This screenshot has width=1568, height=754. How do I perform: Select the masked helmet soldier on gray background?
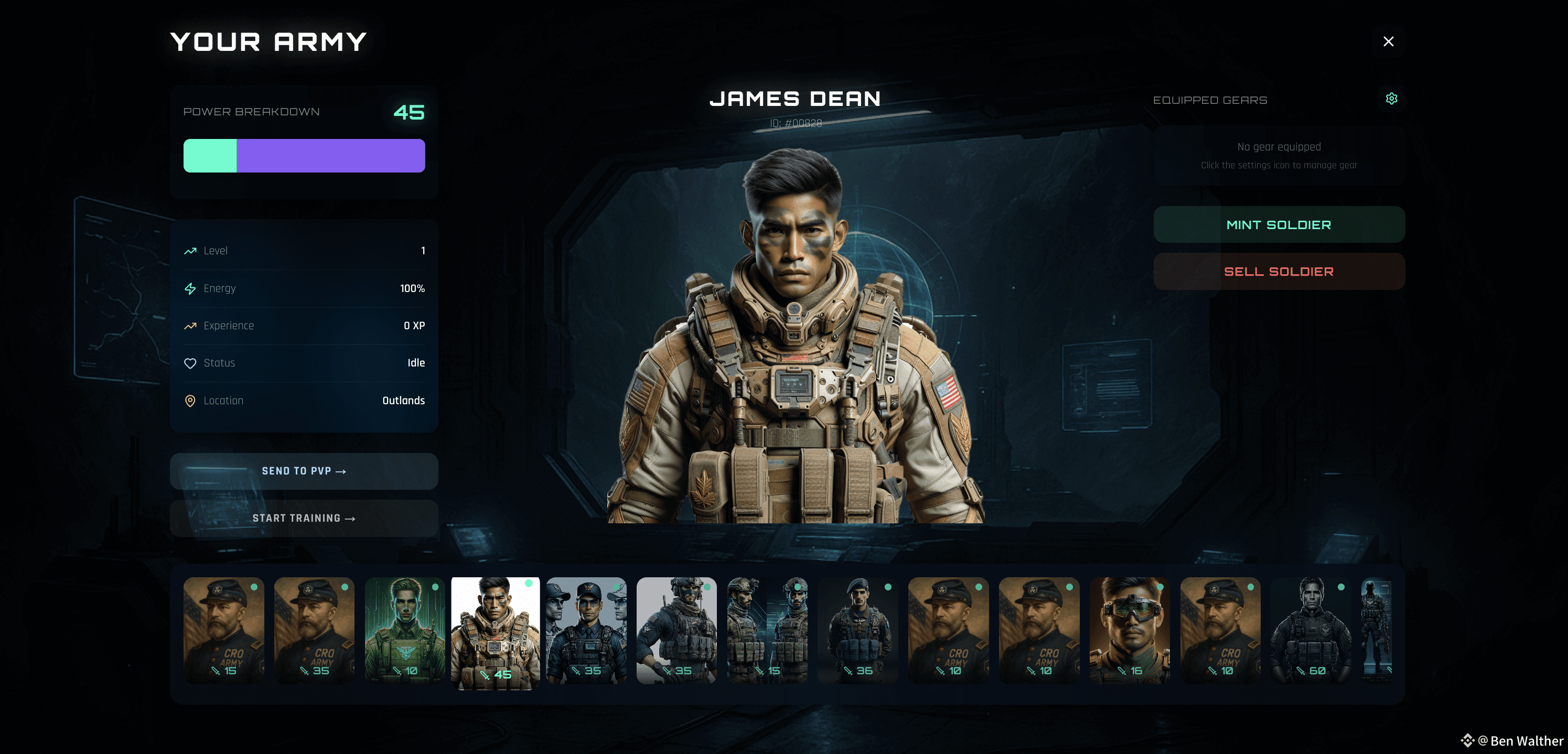pyautogui.click(x=676, y=630)
